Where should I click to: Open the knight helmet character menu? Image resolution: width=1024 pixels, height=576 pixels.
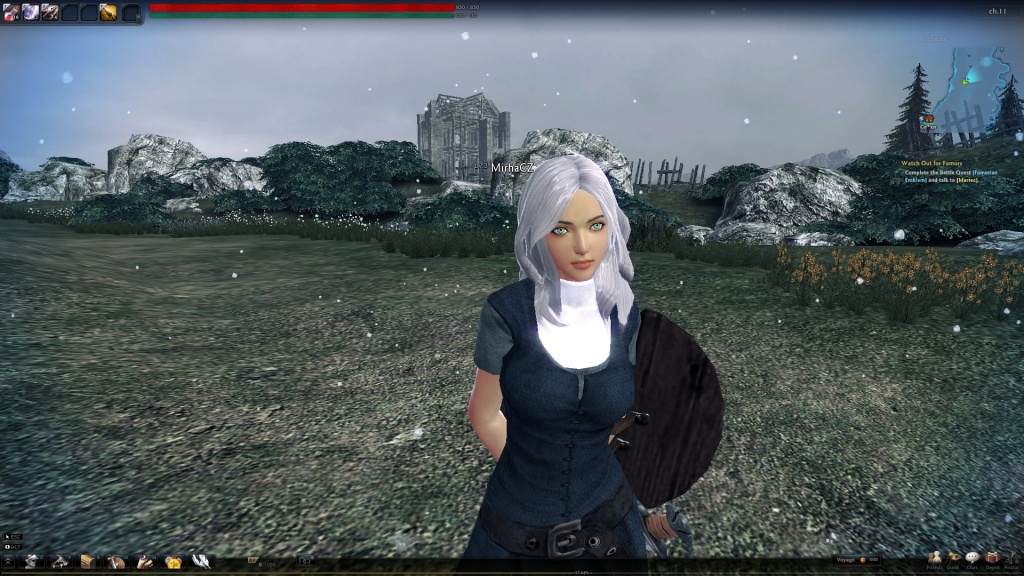(33, 561)
